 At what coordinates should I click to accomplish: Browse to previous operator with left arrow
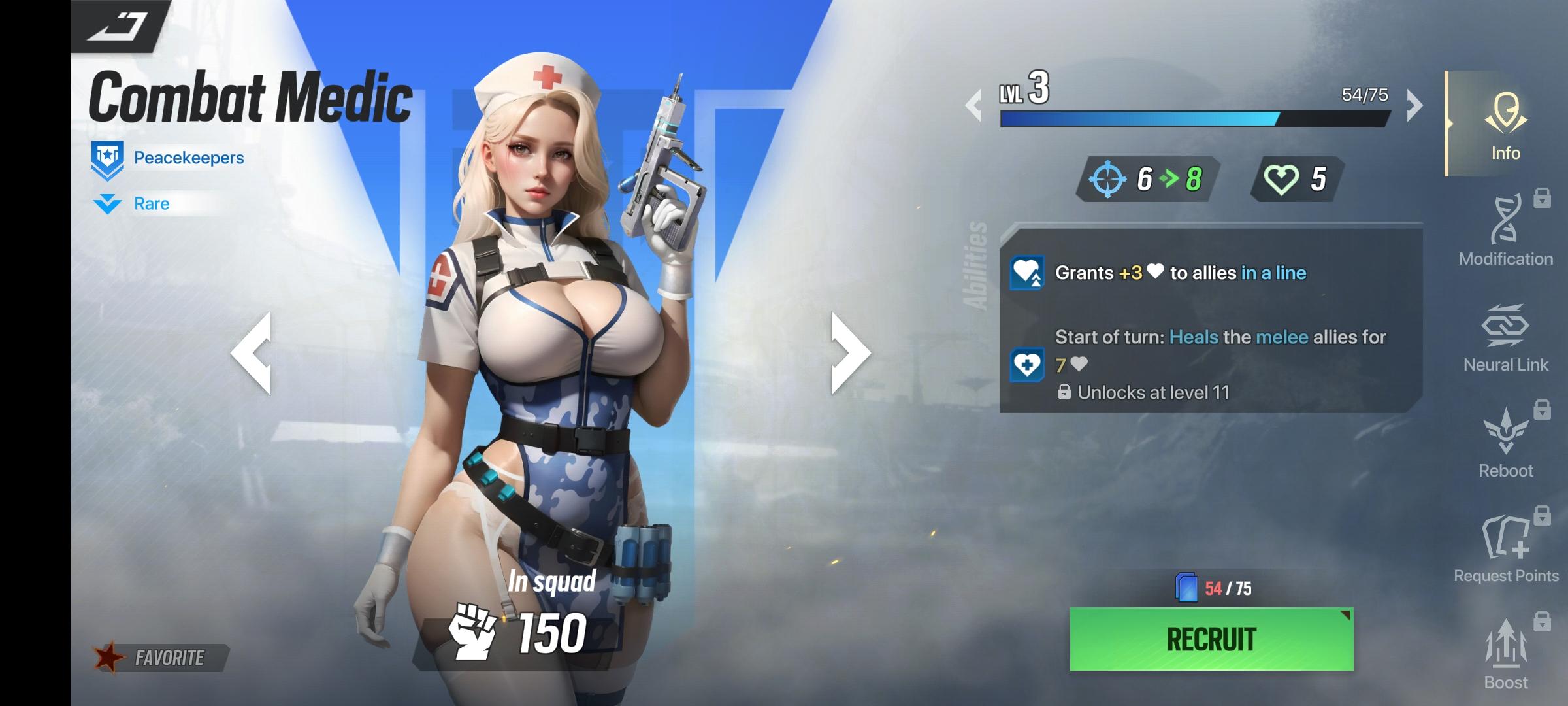coord(255,353)
